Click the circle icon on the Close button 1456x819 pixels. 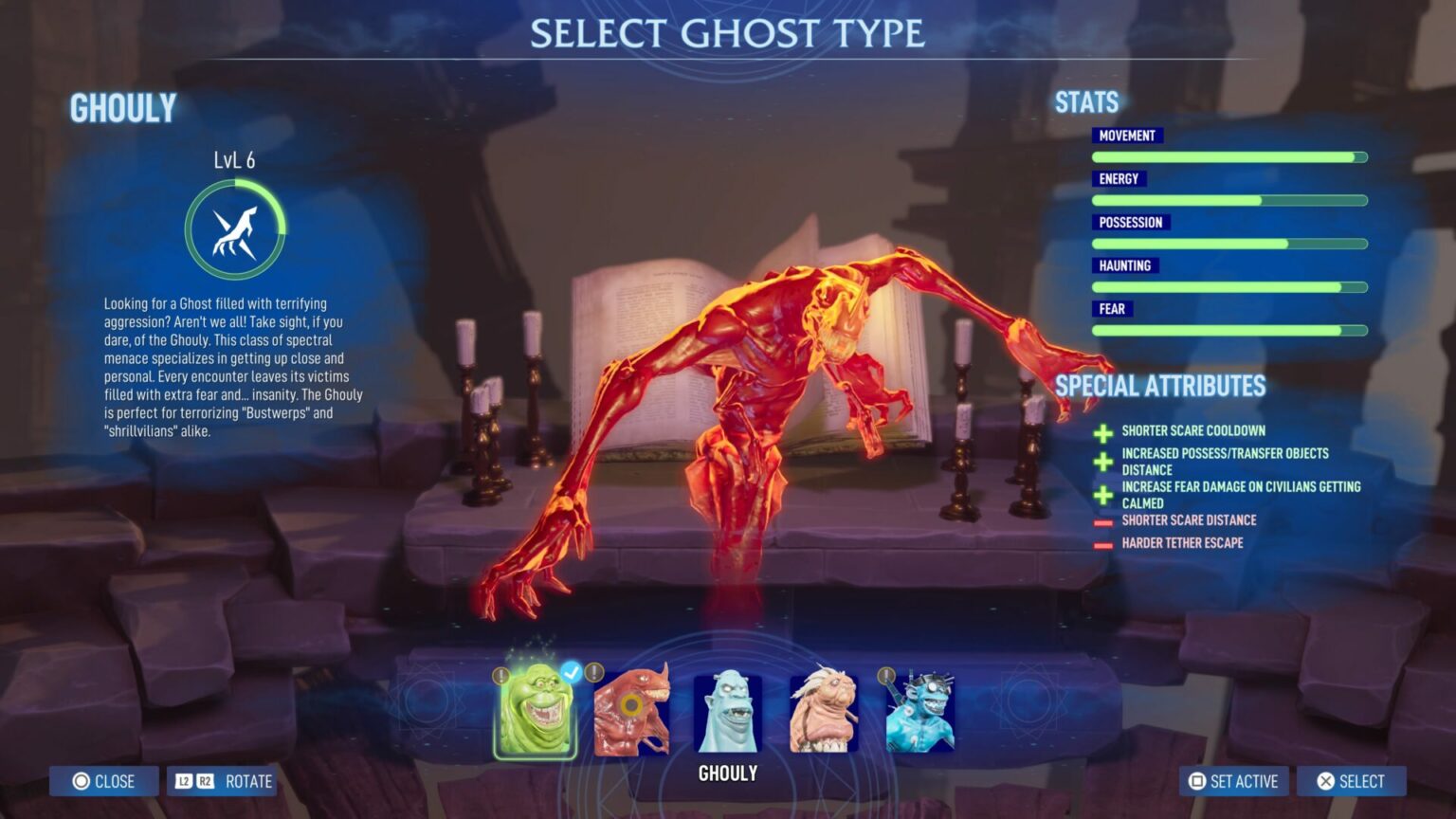(x=81, y=781)
